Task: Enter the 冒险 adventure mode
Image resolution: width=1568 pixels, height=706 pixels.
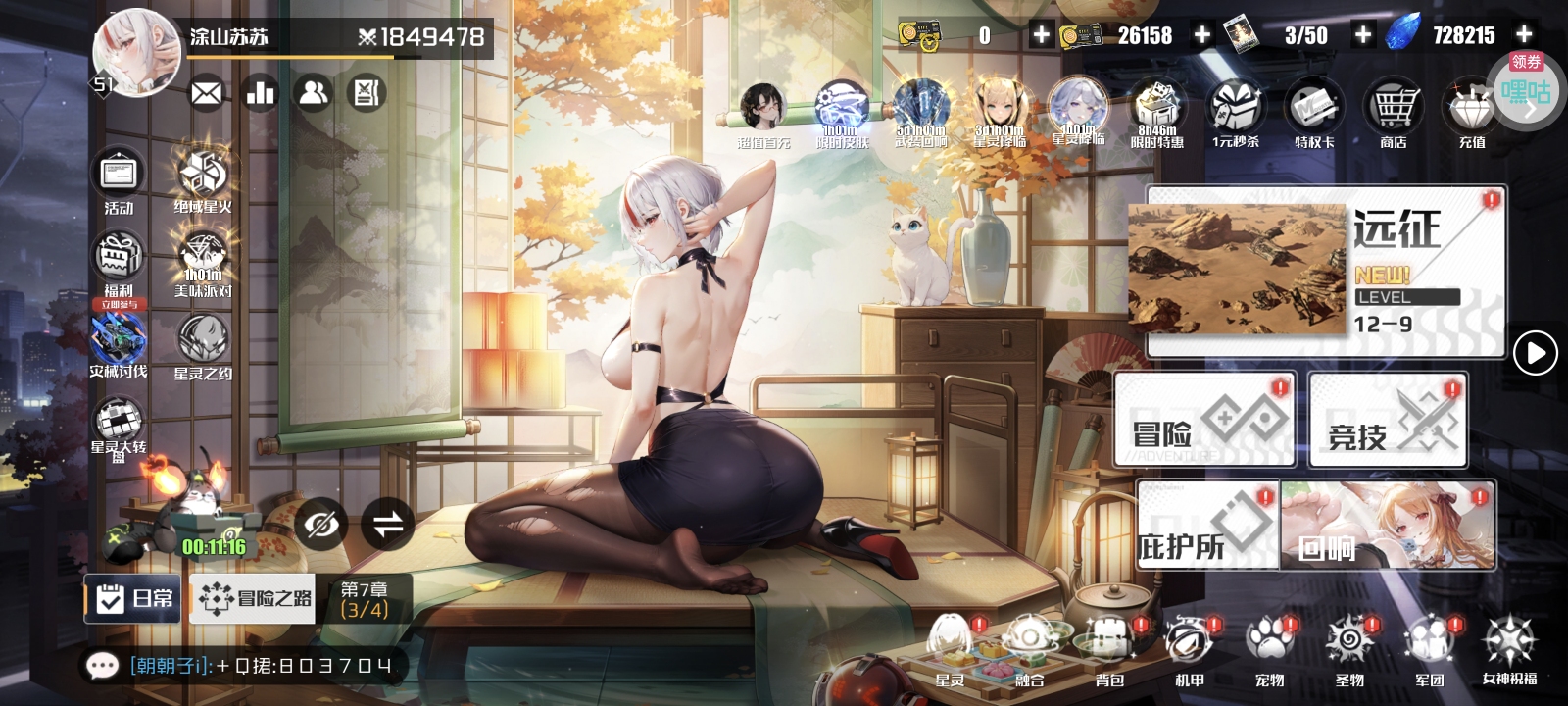Action: [1204, 420]
